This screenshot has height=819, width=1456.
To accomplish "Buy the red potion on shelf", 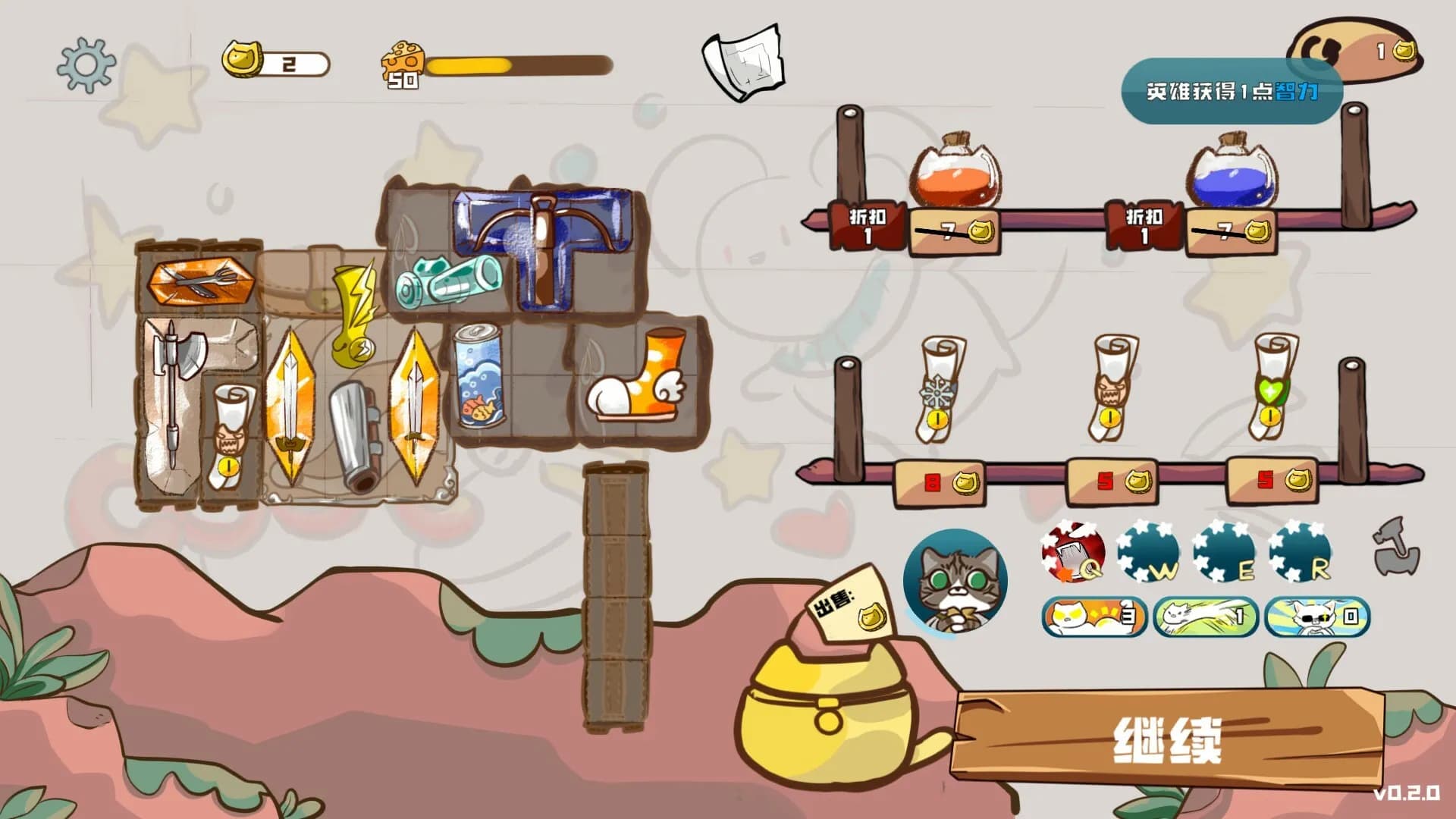I will pos(955,174).
